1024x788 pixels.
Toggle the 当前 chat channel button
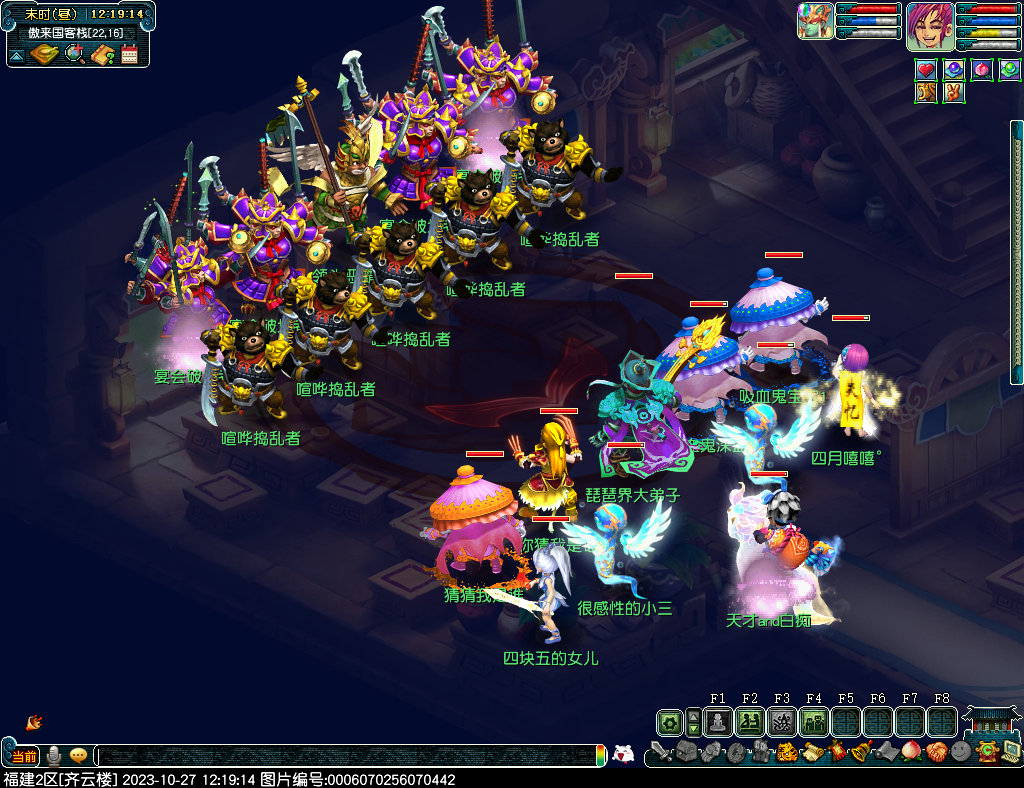tap(24, 756)
